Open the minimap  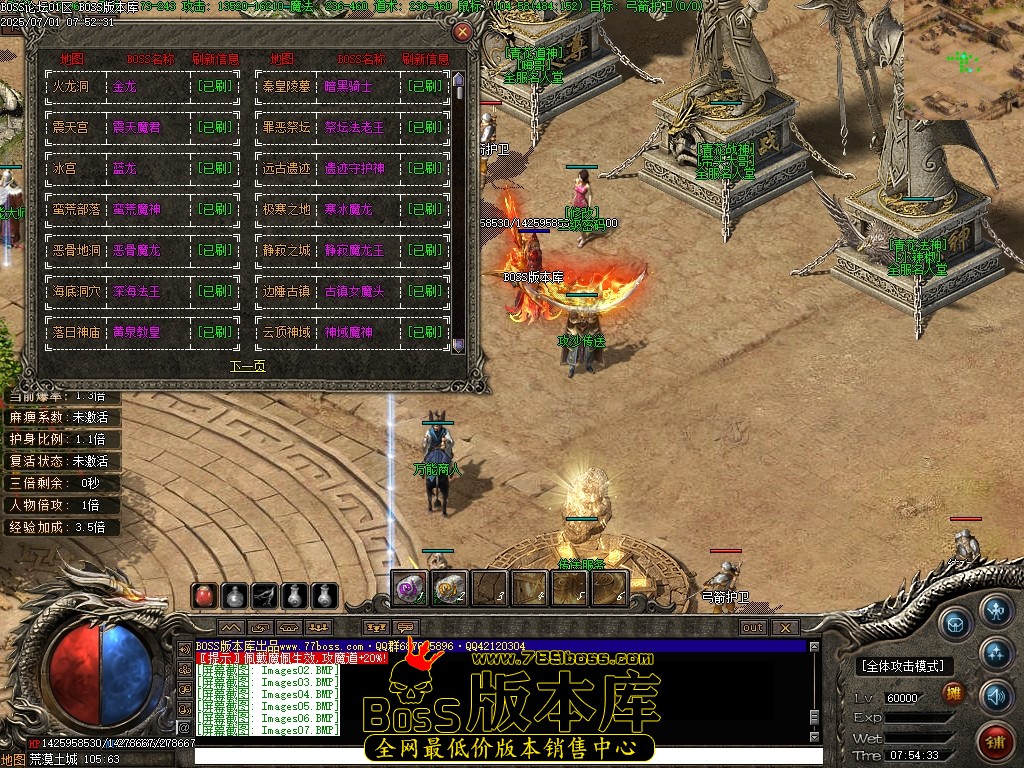pyautogui.click(x=963, y=60)
